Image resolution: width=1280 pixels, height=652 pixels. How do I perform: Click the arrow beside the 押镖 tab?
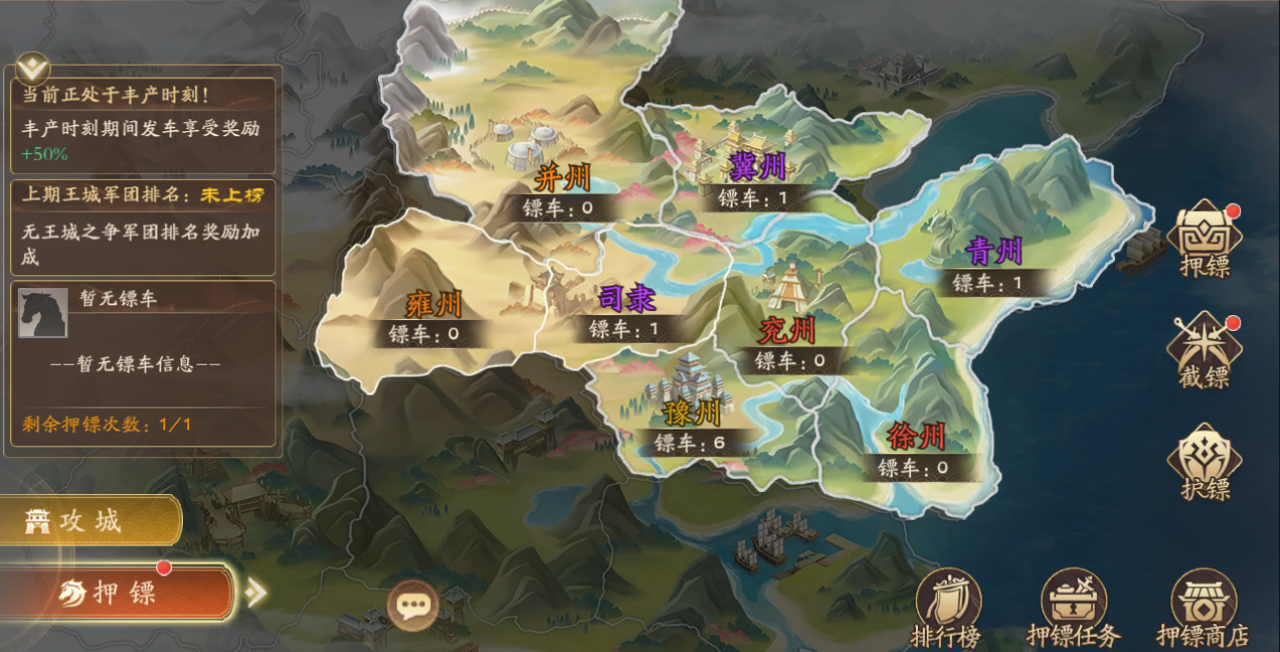[256, 593]
